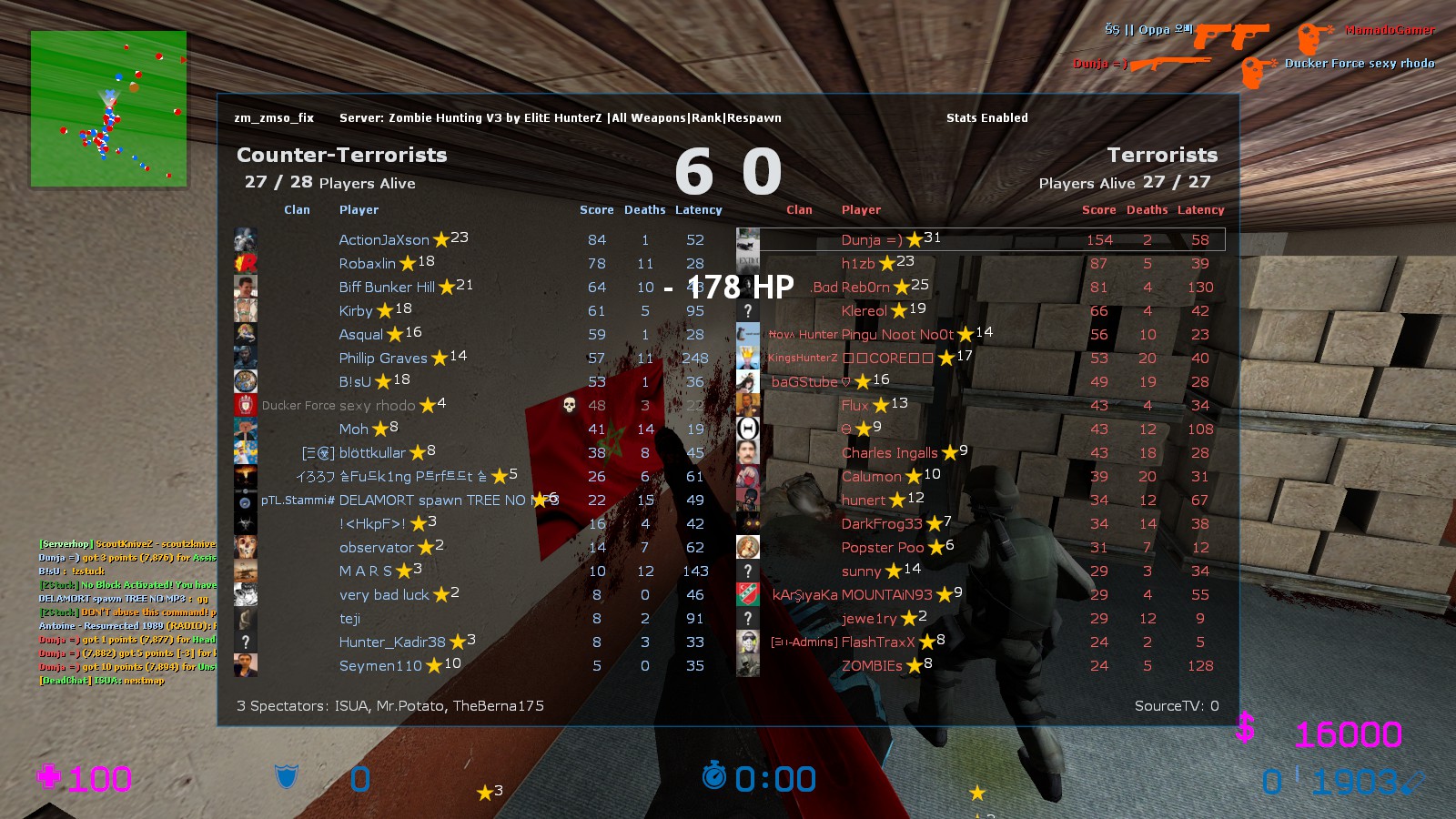Choose Kirby's scoreboard entry
Viewport: 1456px width, 819px height.
tap(356, 310)
